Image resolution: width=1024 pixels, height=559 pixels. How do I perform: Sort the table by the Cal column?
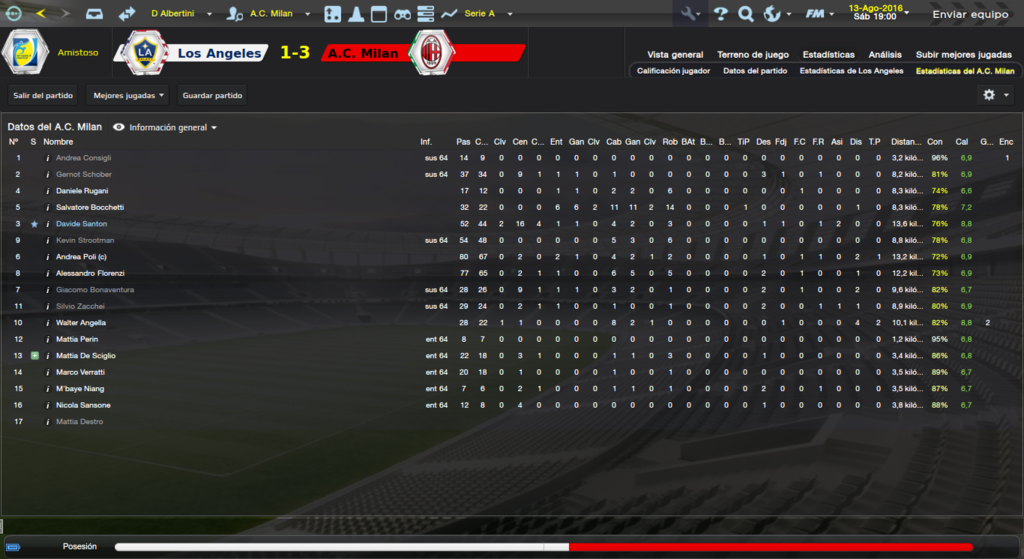pos(962,142)
